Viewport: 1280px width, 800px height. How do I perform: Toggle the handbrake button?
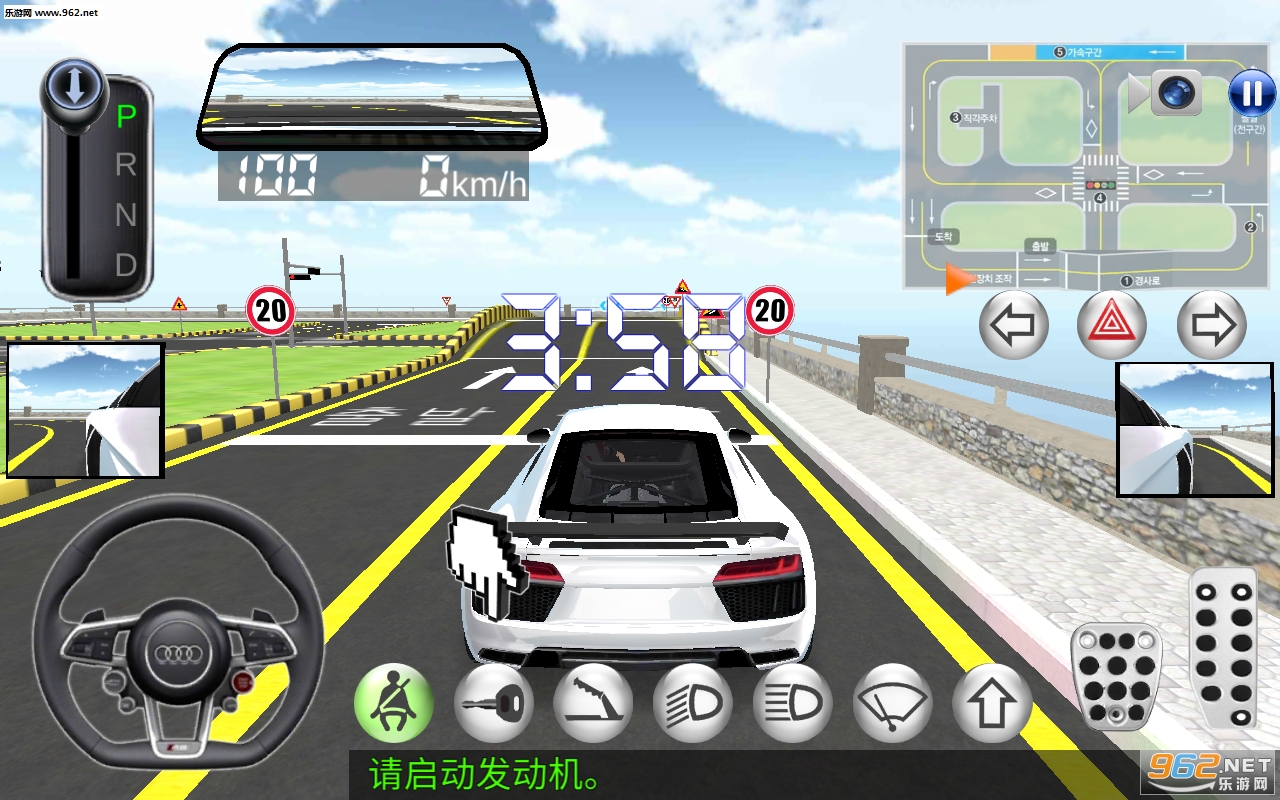(593, 704)
